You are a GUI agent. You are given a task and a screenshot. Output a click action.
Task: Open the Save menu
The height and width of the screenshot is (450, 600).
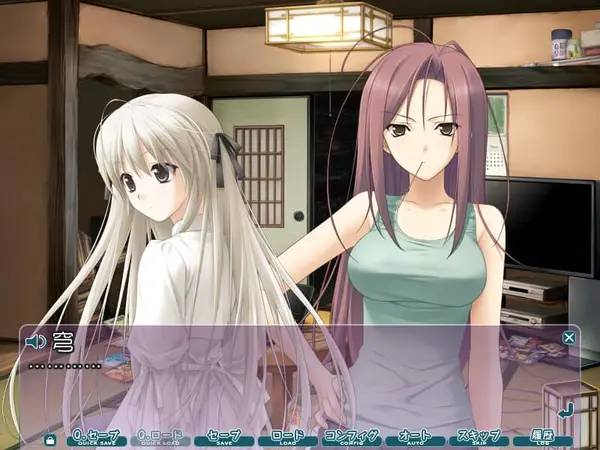click(x=223, y=438)
